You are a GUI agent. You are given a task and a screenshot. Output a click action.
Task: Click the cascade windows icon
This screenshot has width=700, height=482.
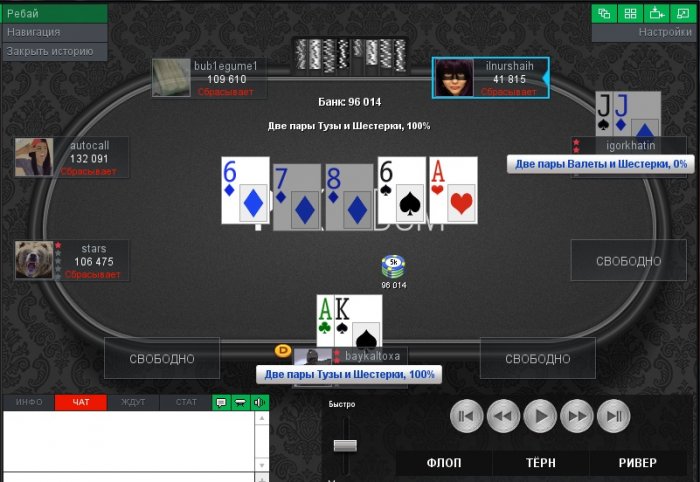click(605, 13)
